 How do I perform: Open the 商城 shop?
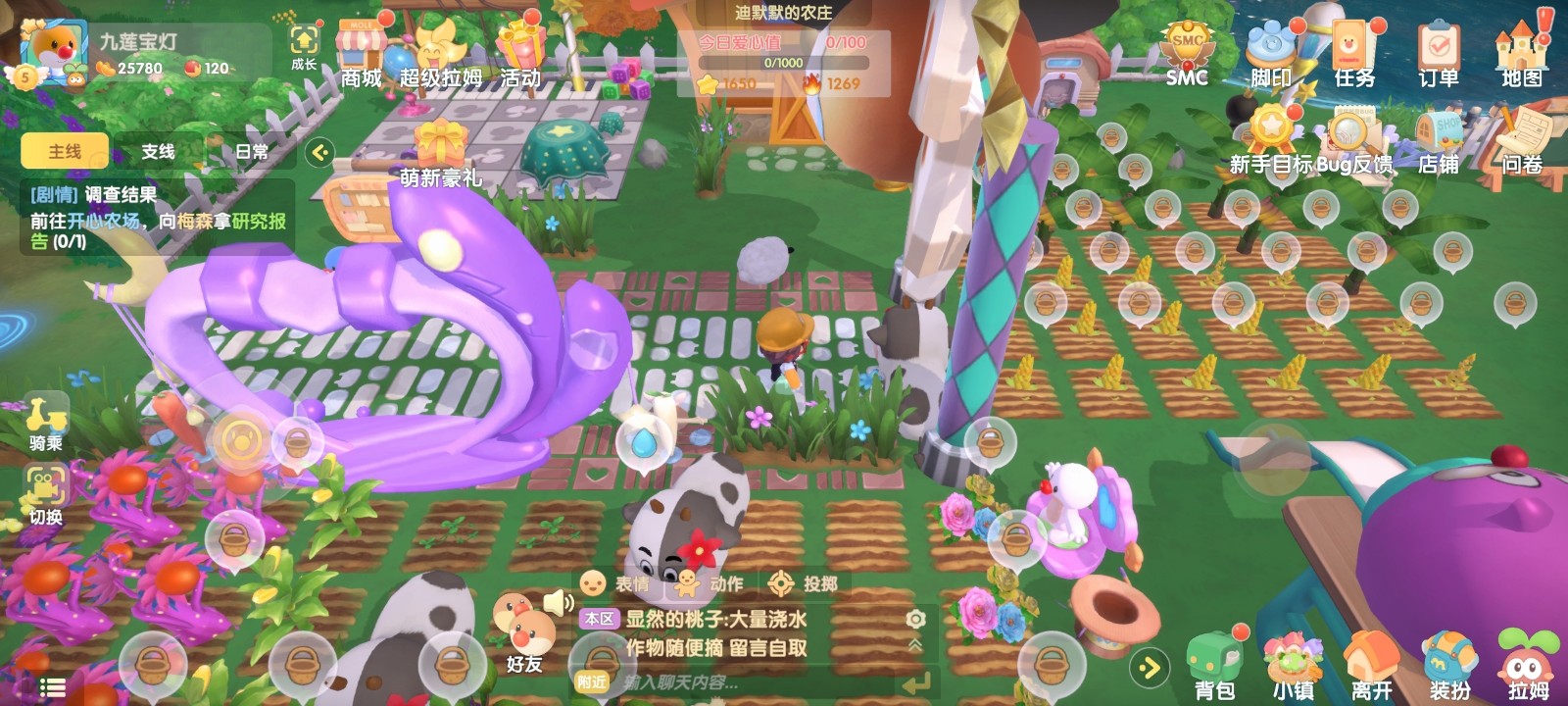click(361, 54)
